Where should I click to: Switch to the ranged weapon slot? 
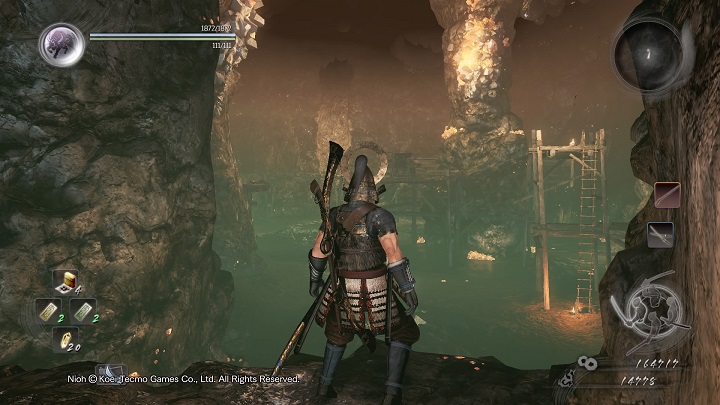pos(660,234)
